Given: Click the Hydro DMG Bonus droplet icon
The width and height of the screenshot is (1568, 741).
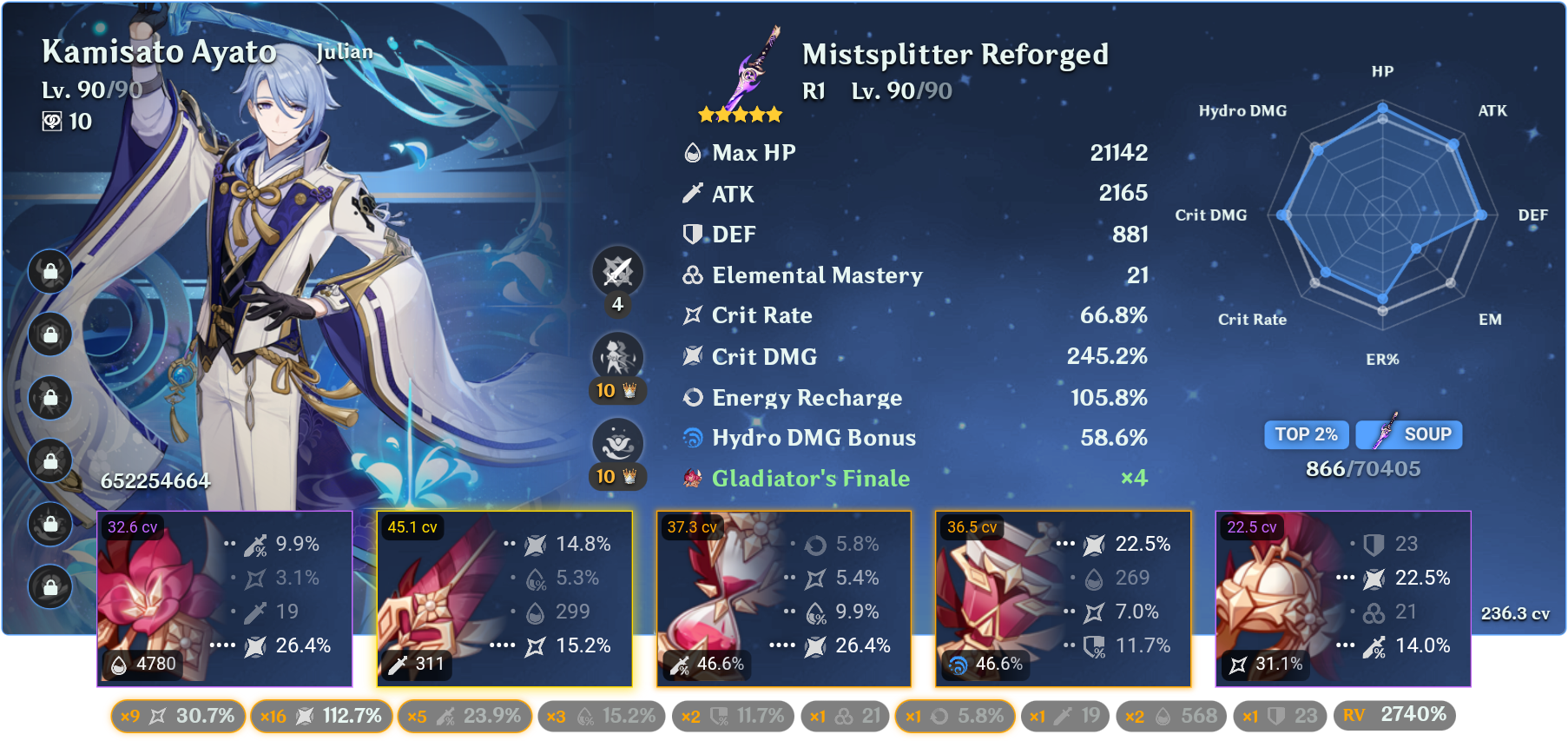Looking at the screenshot, I should coord(692,438).
